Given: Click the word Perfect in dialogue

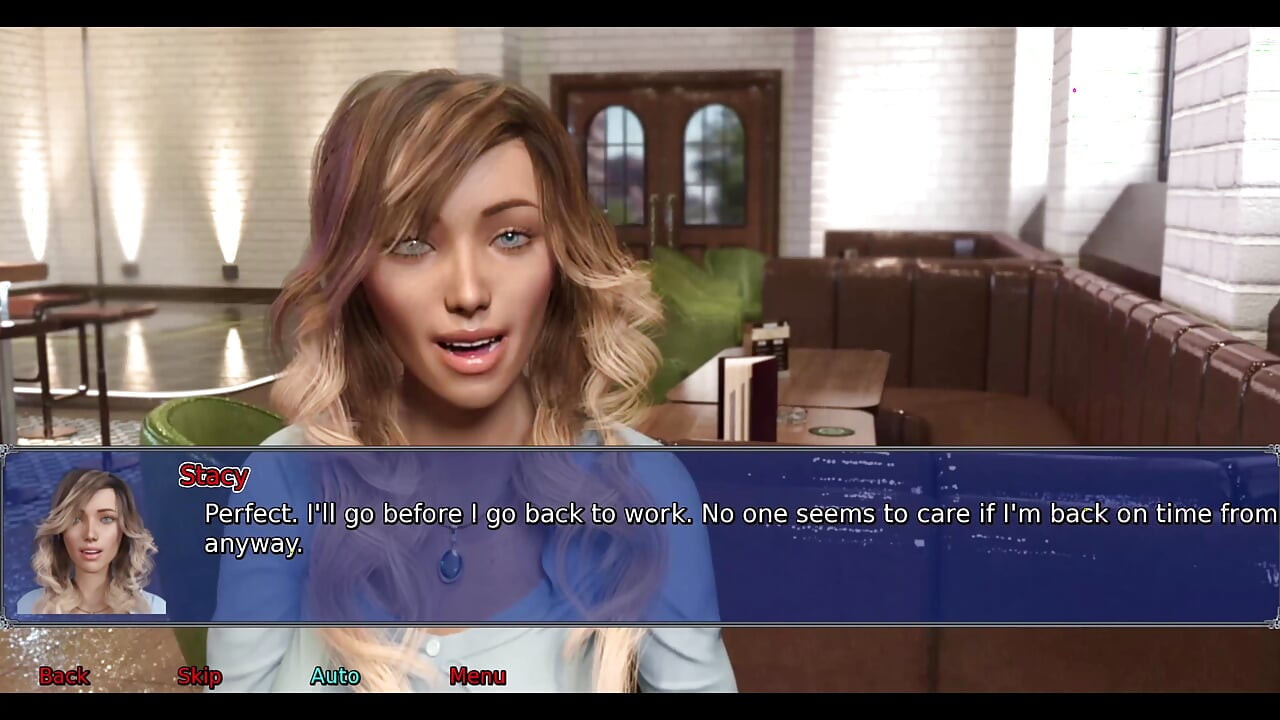Looking at the screenshot, I should pyautogui.click(x=240, y=515).
